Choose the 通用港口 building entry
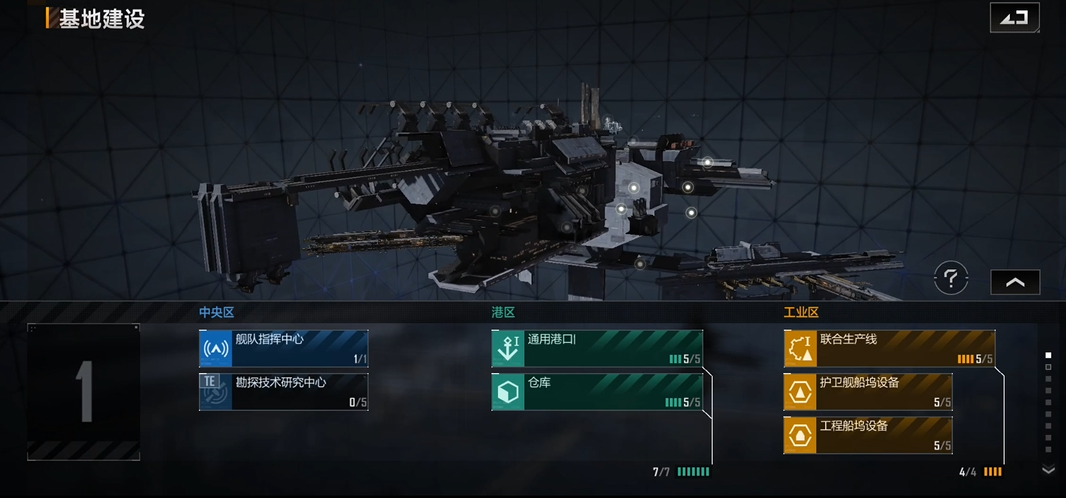The height and width of the screenshot is (498, 1066). click(x=597, y=348)
